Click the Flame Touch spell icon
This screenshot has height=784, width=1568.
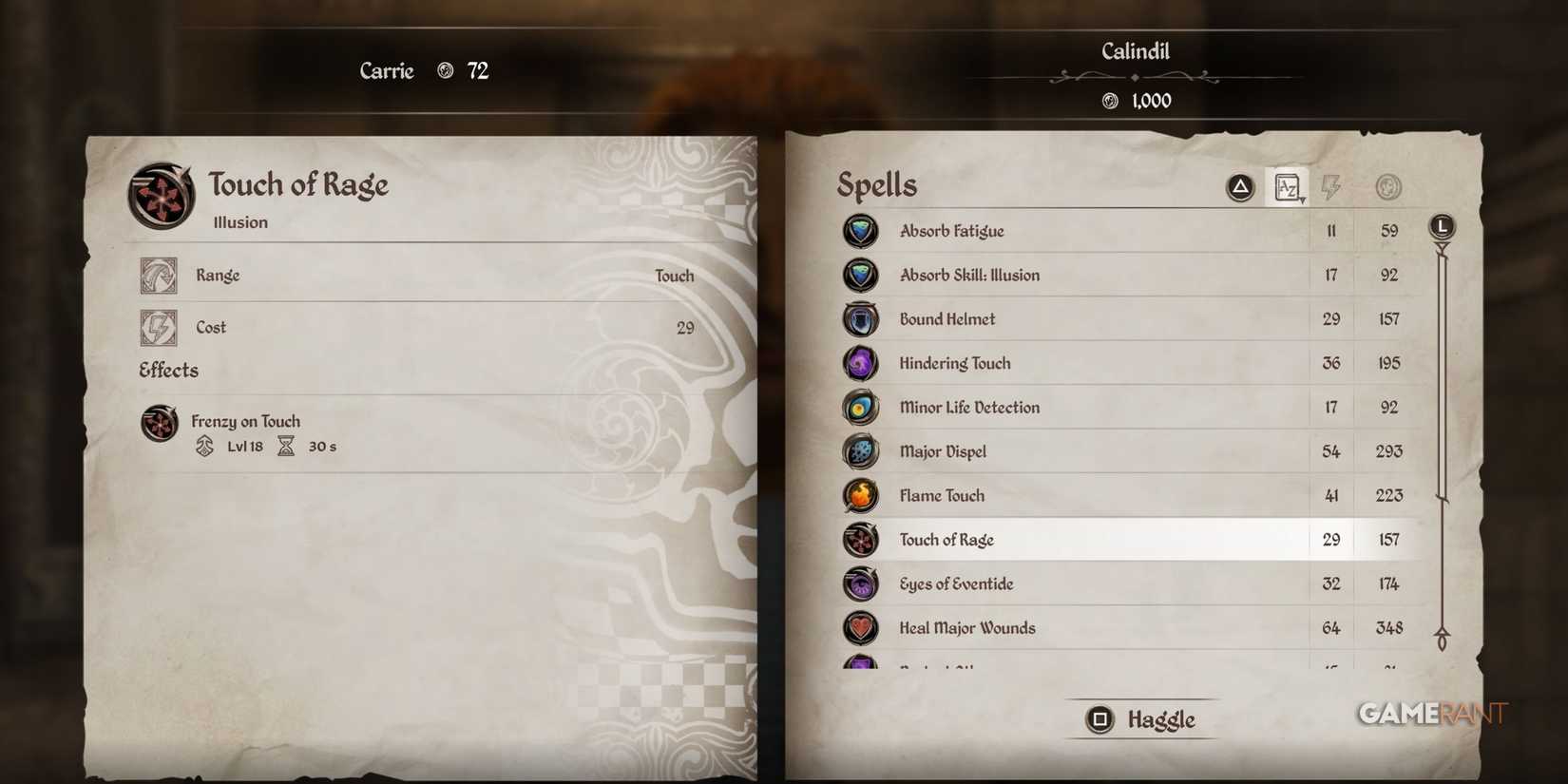(x=860, y=495)
